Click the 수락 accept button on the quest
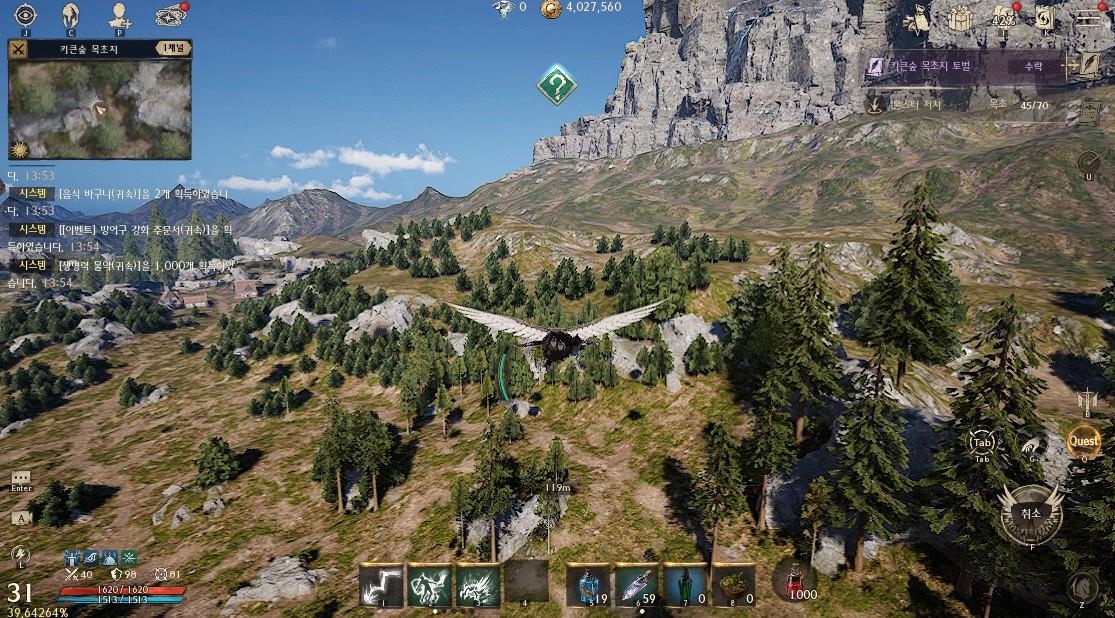The image size is (1115, 618). pos(1032,66)
